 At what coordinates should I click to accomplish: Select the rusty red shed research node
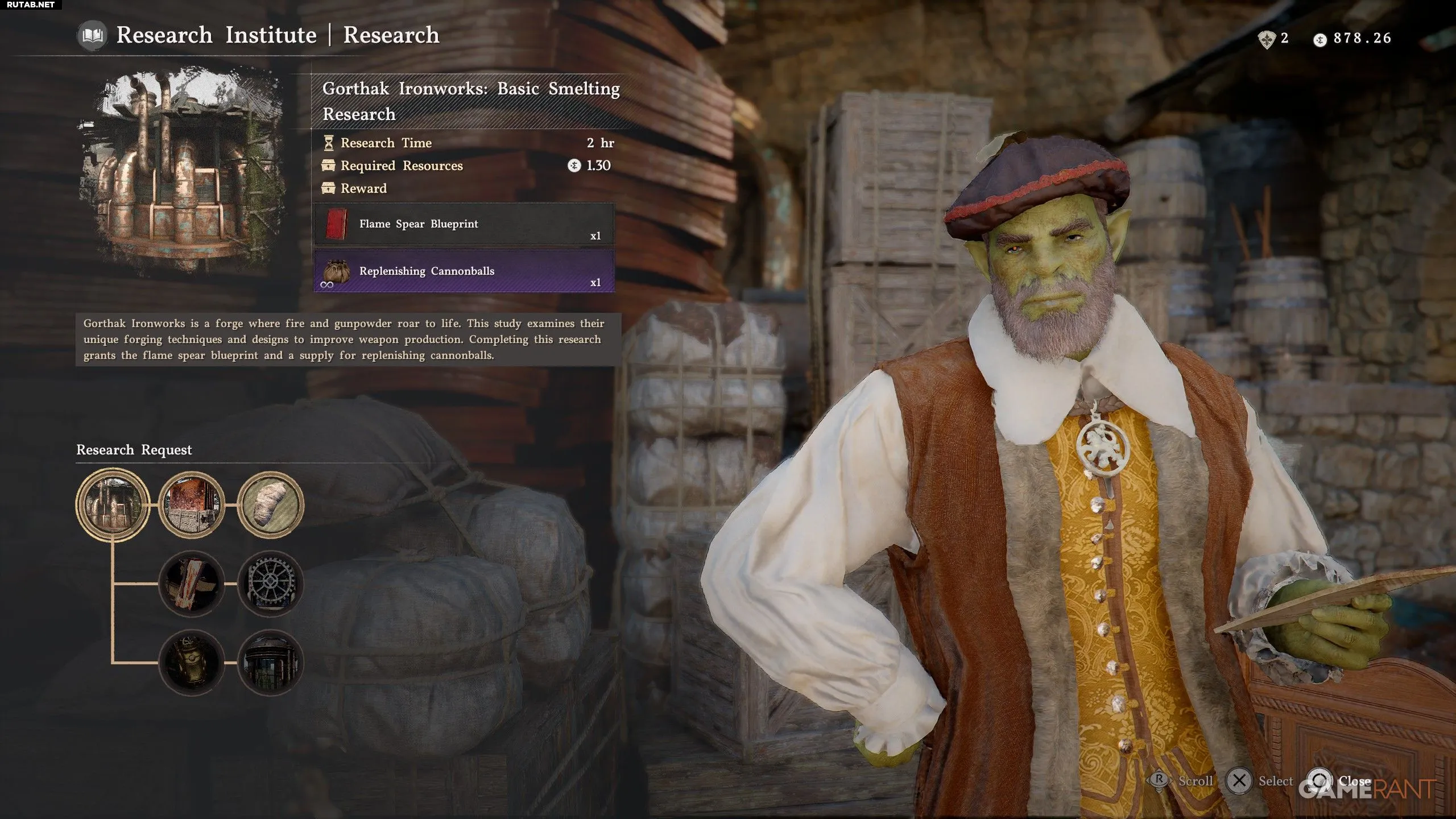click(x=191, y=504)
